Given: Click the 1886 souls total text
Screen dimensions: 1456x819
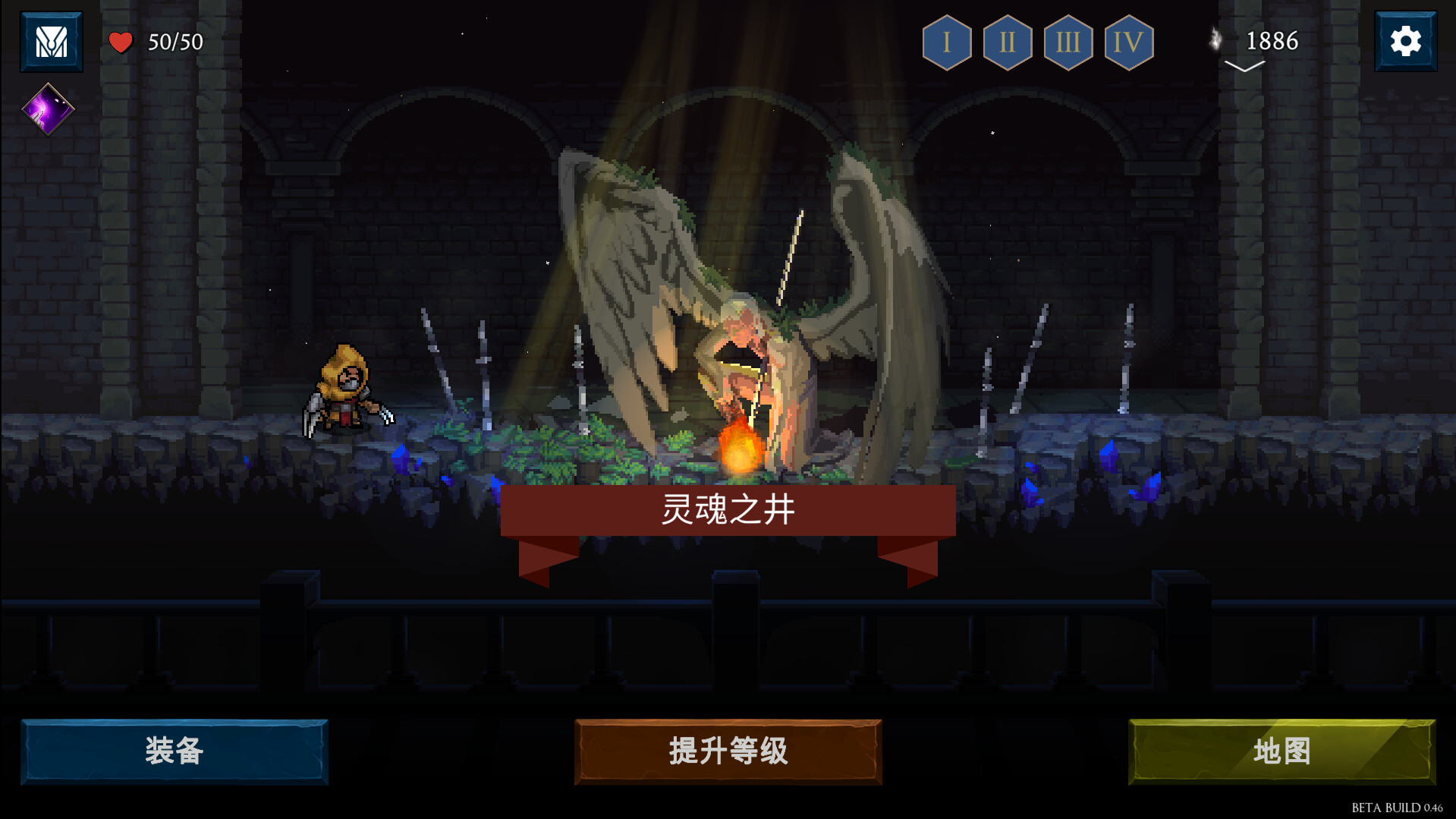Looking at the screenshot, I should pyautogui.click(x=1272, y=42).
